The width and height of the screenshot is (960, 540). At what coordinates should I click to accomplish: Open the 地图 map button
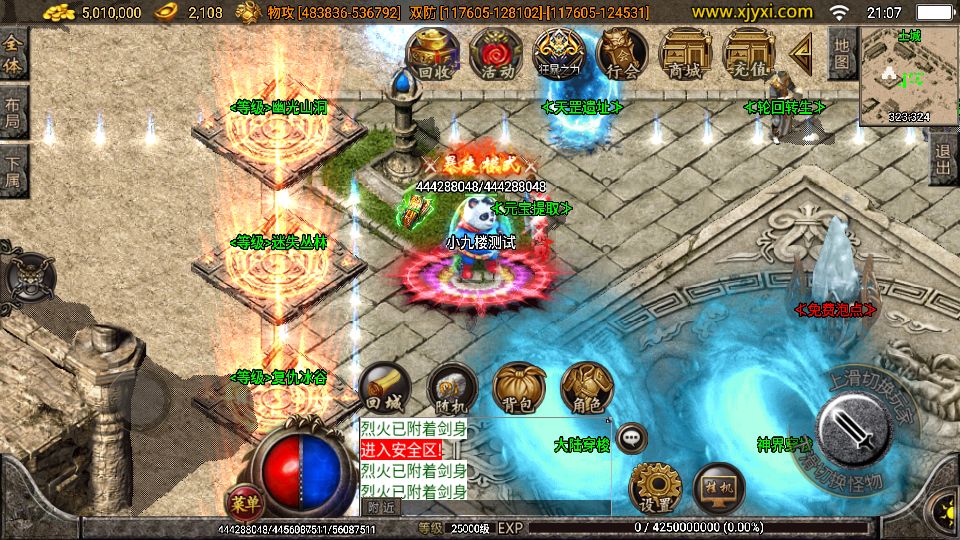pyautogui.click(x=842, y=54)
